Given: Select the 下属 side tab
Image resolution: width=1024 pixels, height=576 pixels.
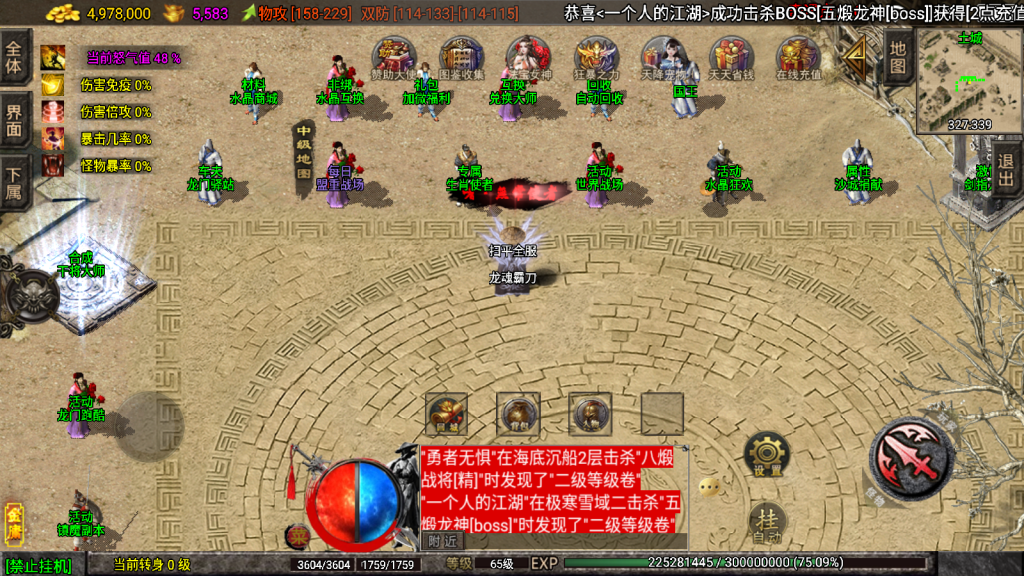Looking at the screenshot, I should (15, 181).
